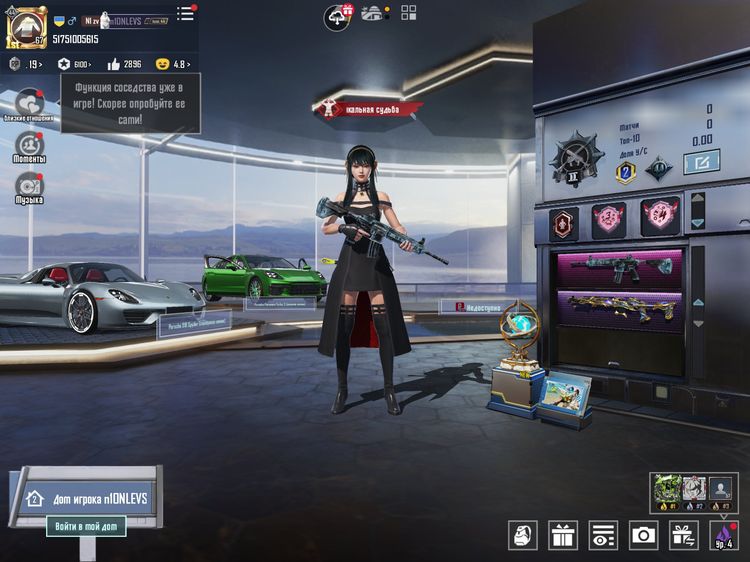Toggle the eye visibility list icon

[603, 535]
